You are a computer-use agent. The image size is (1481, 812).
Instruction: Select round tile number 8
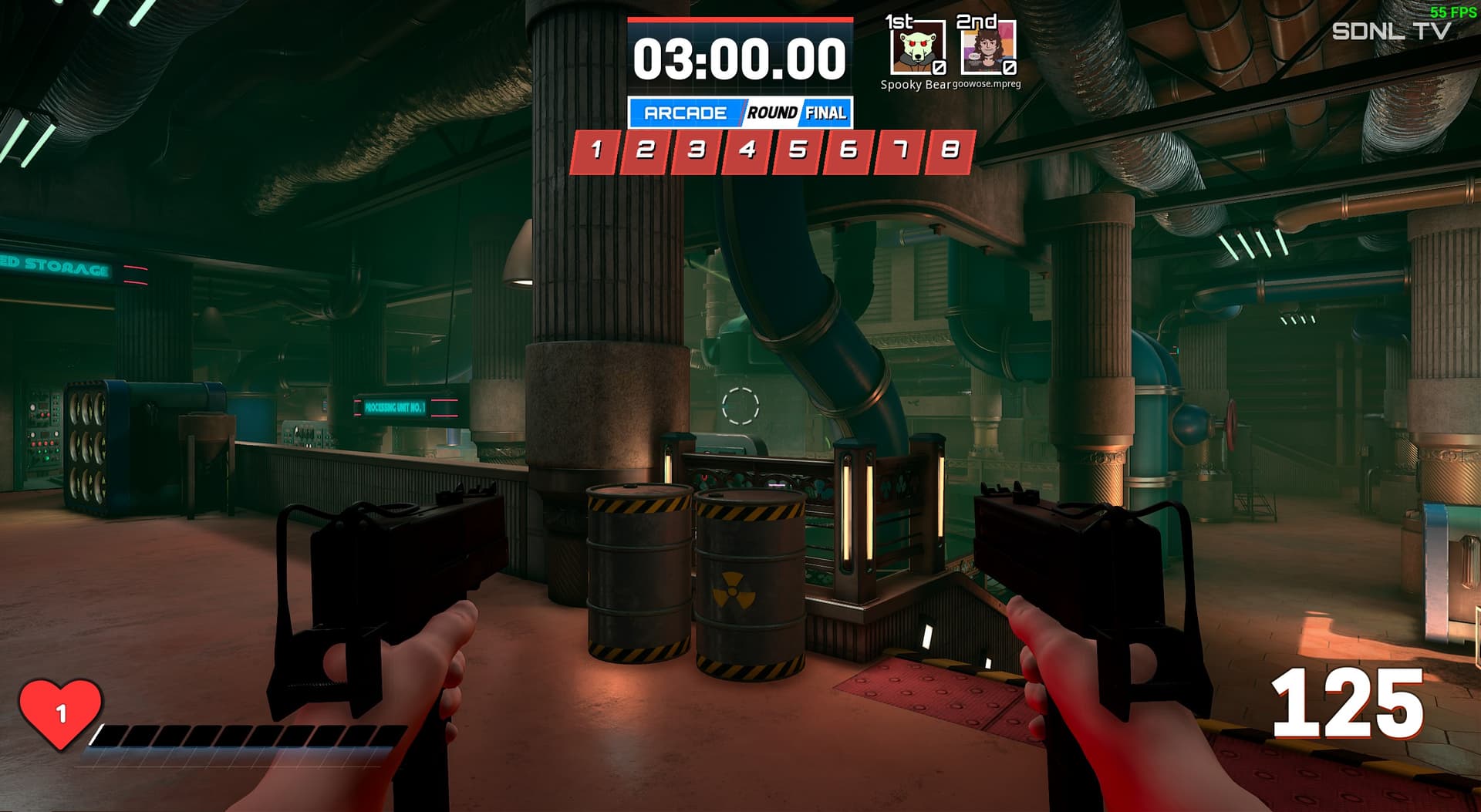(x=950, y=151)
